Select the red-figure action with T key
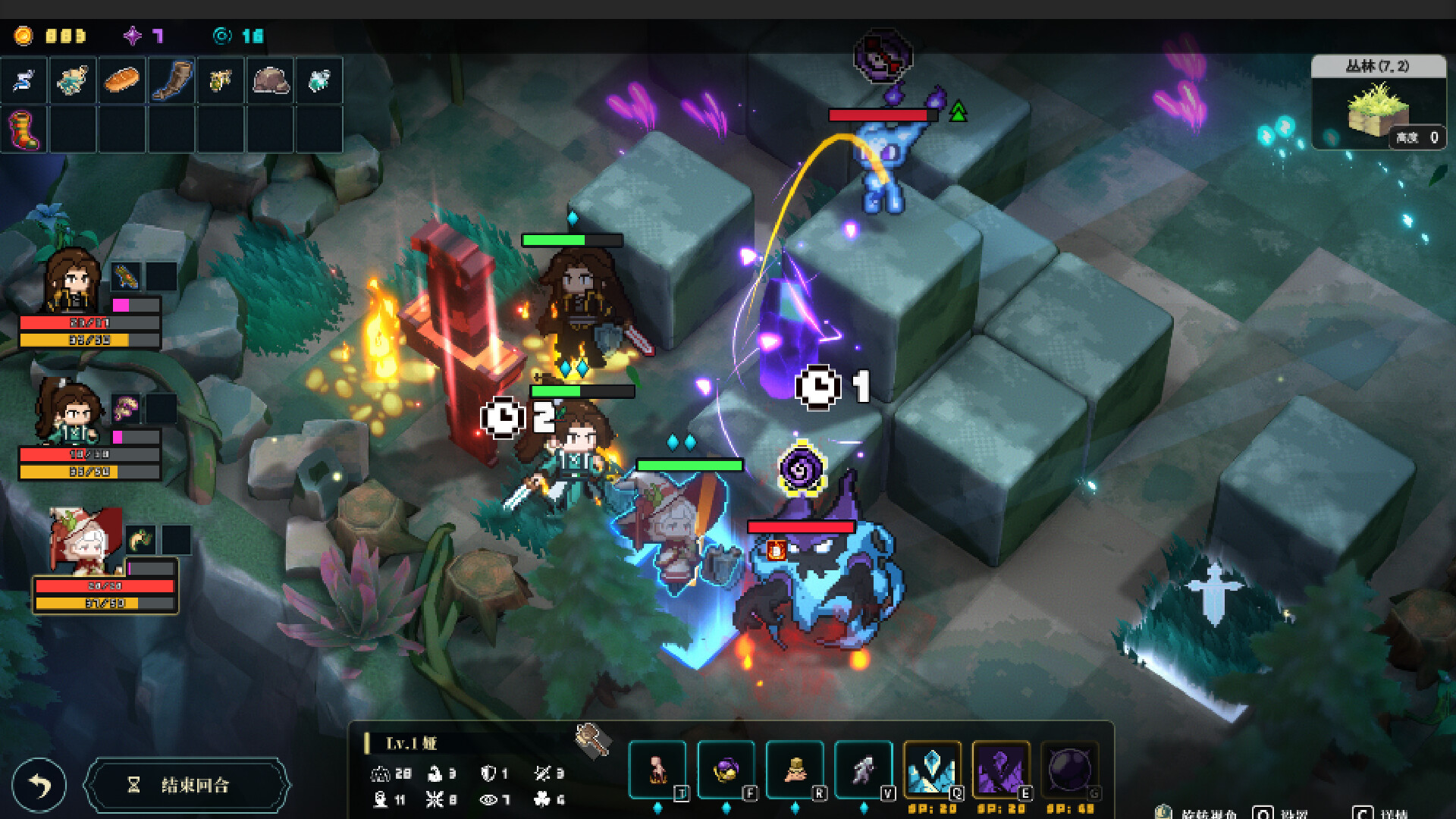 [x=657, y=769]
